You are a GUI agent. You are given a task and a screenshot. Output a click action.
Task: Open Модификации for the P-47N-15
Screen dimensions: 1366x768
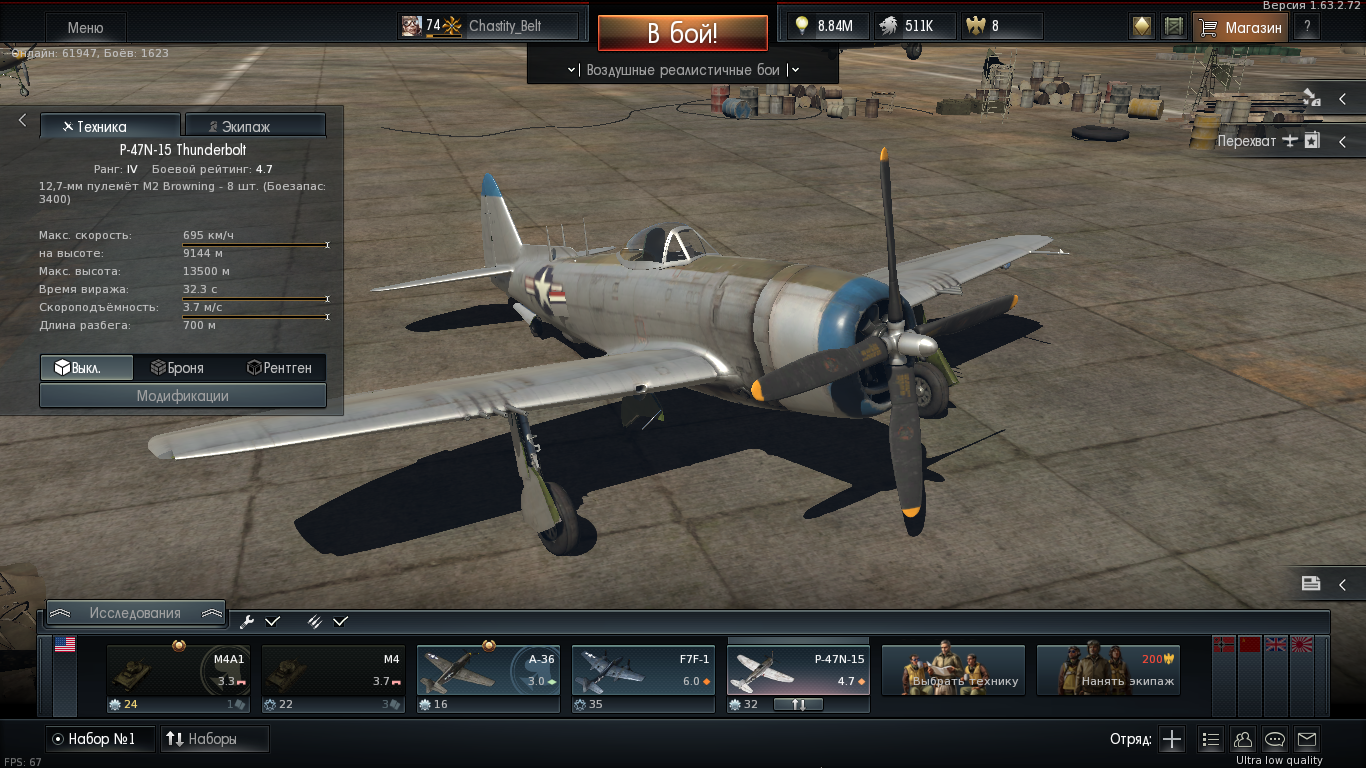[x=183, y=396]
